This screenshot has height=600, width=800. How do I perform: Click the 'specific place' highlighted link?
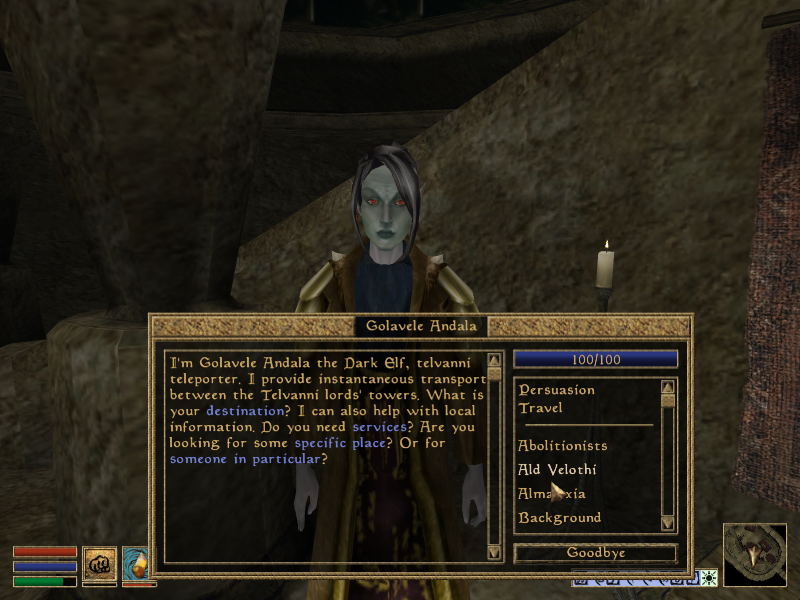(x=340, y=443)
